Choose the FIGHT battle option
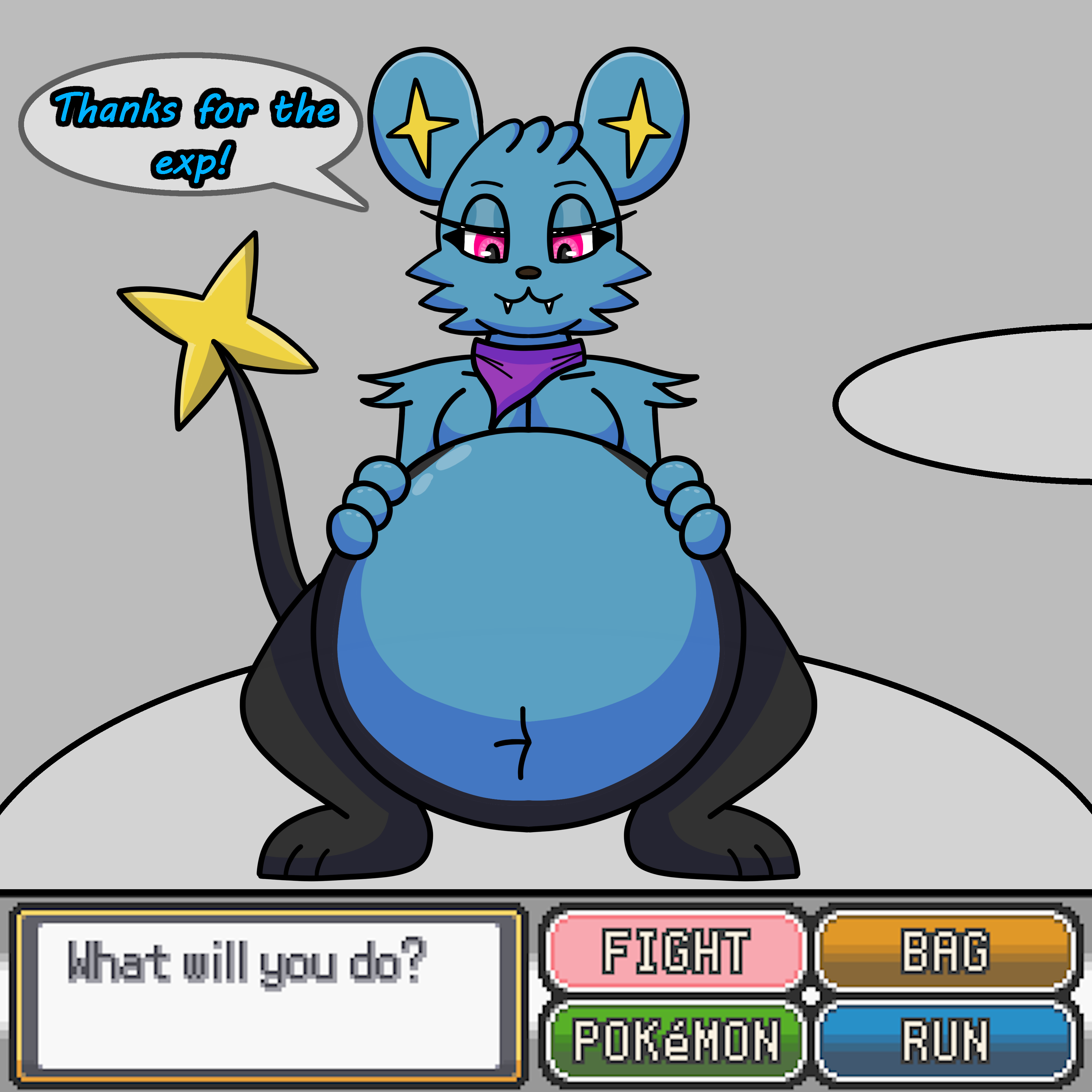1092x1092 pixels. pos(676,952)
